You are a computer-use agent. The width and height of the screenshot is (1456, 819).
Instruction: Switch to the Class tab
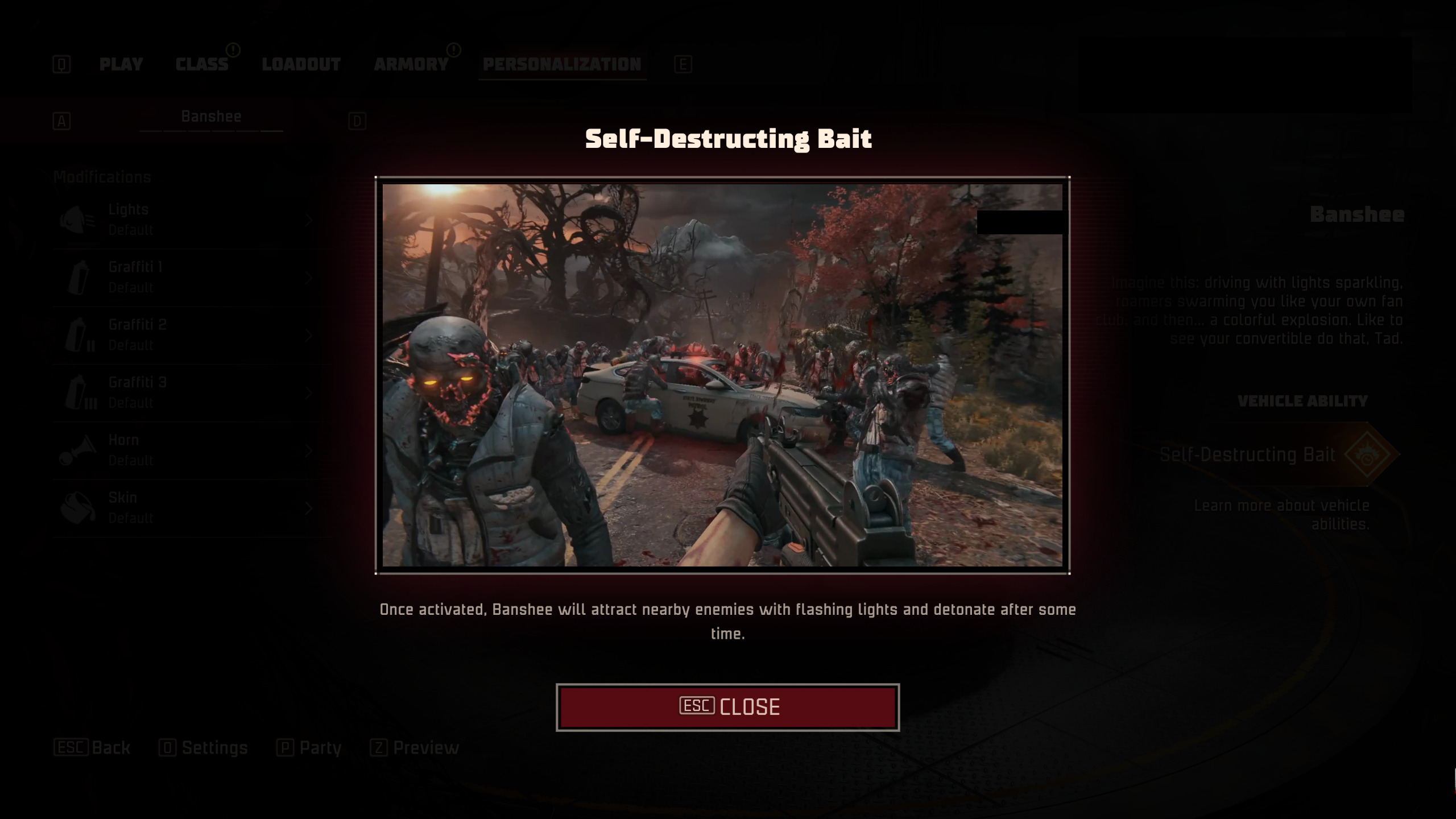pyautogui.click(x=202, y=64)
